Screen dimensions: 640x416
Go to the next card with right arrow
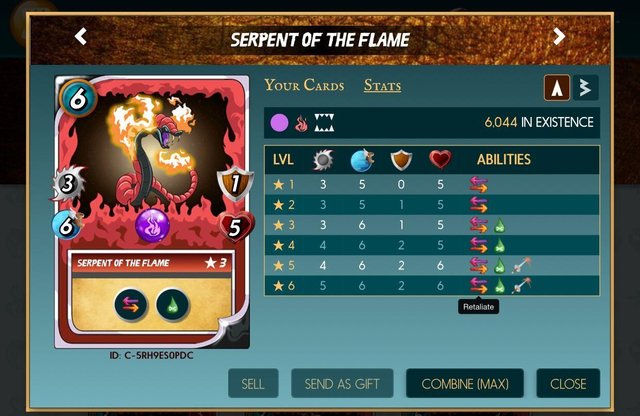[x=559, y=37]
